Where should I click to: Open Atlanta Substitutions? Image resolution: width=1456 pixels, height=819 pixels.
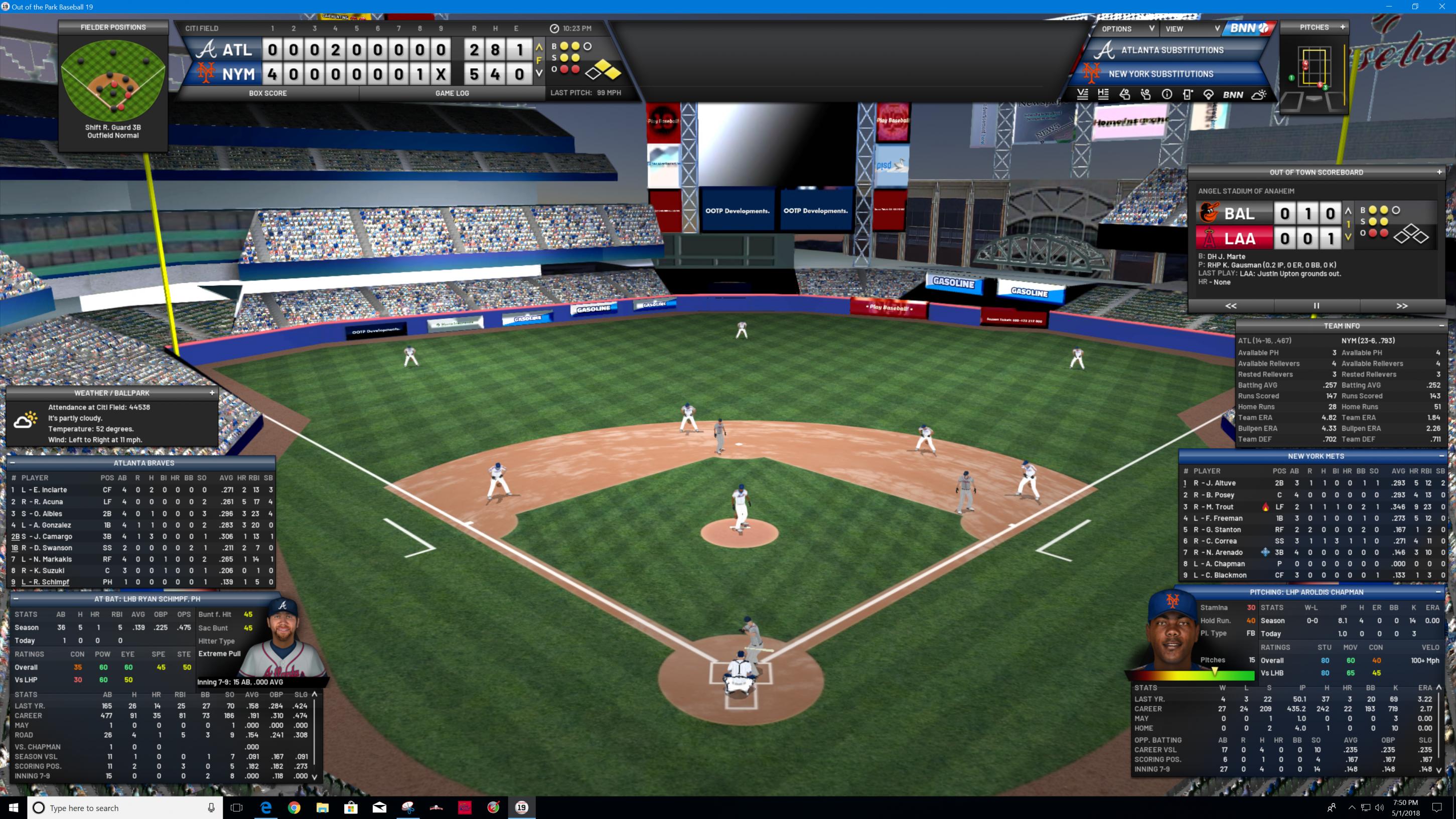click(x=1172, y=50)
